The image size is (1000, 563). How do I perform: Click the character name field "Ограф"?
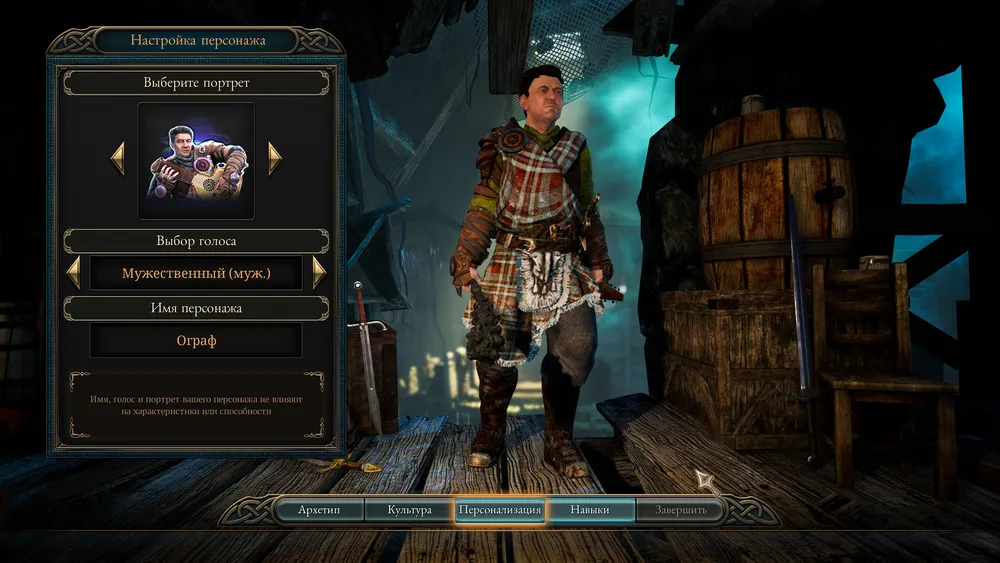pyautogui.click(x=196, y=340)
